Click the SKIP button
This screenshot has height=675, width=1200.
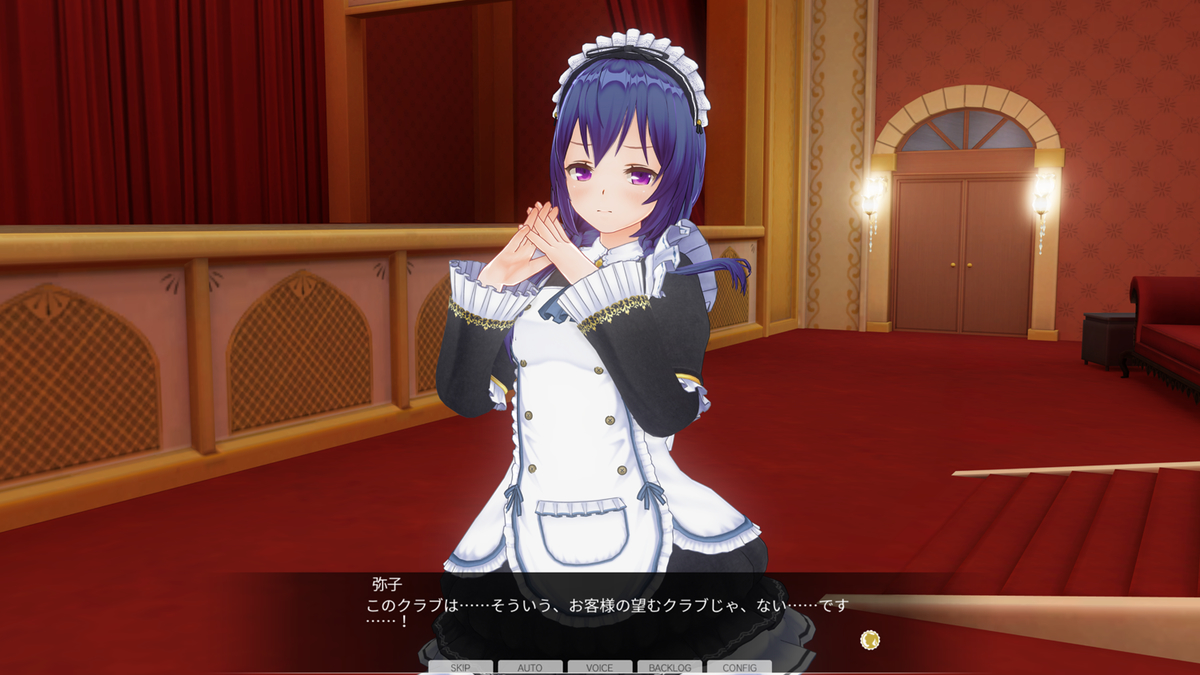[460, 667]
